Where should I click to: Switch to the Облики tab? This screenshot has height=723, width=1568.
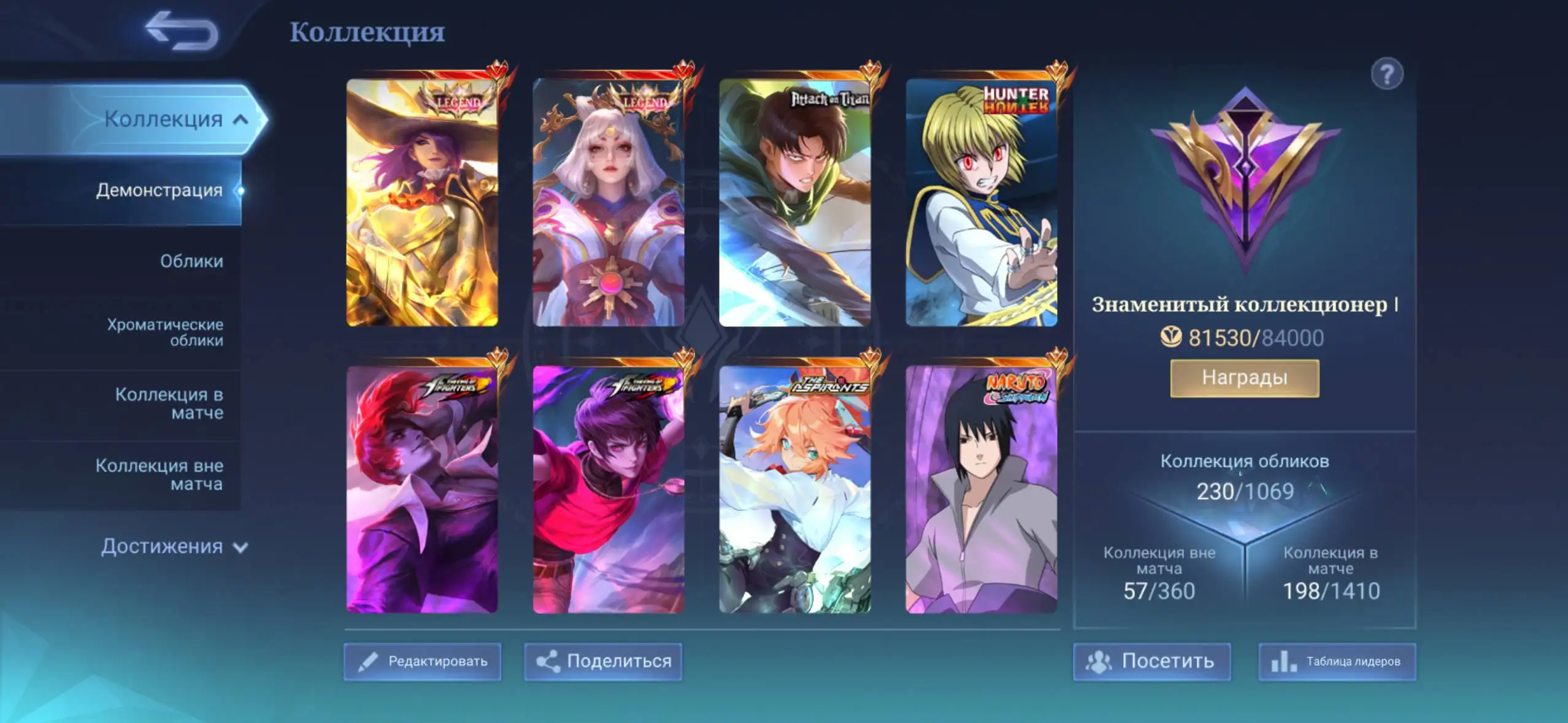point(191,261)
